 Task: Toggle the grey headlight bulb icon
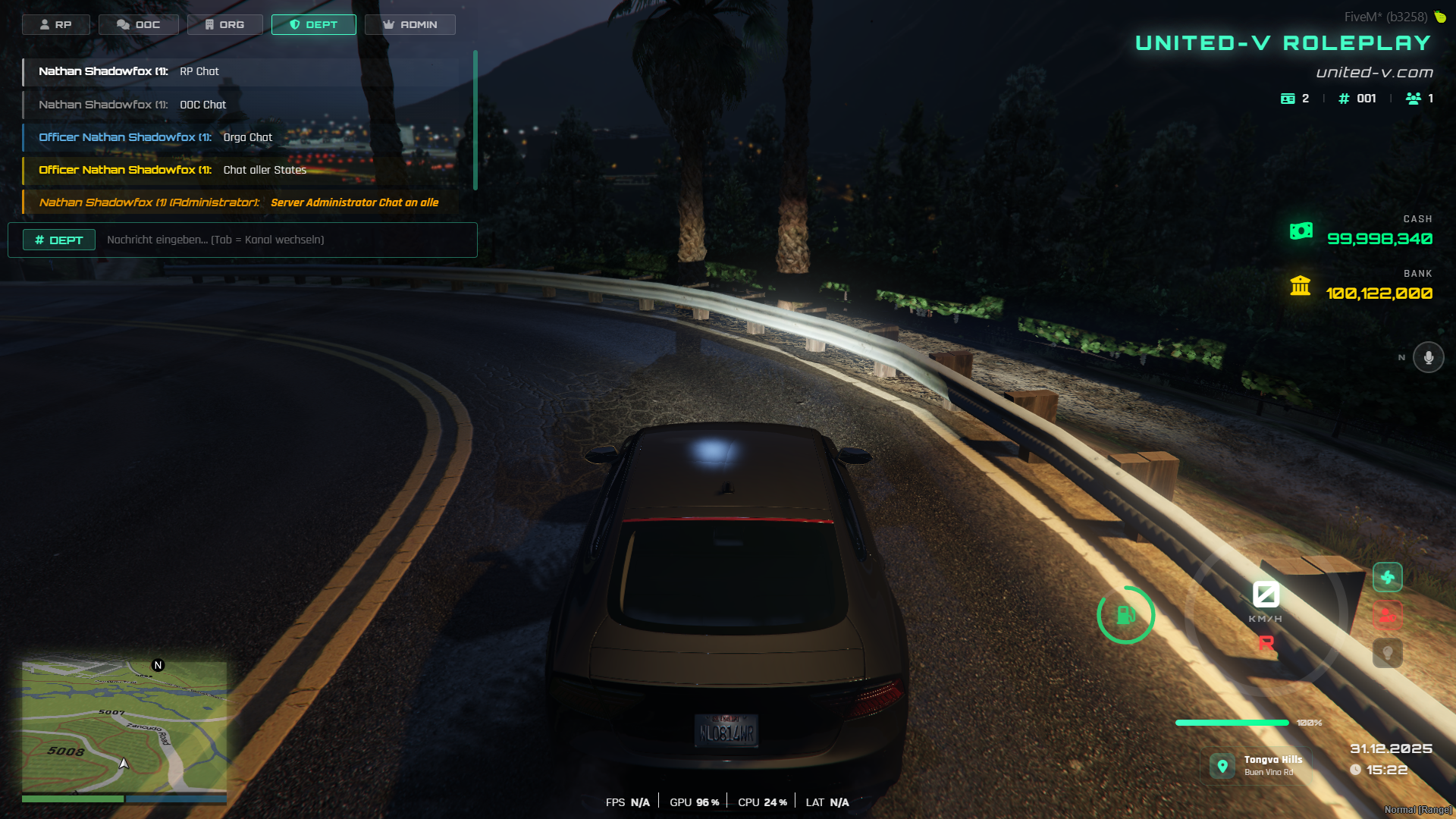tap(1387, 653)
